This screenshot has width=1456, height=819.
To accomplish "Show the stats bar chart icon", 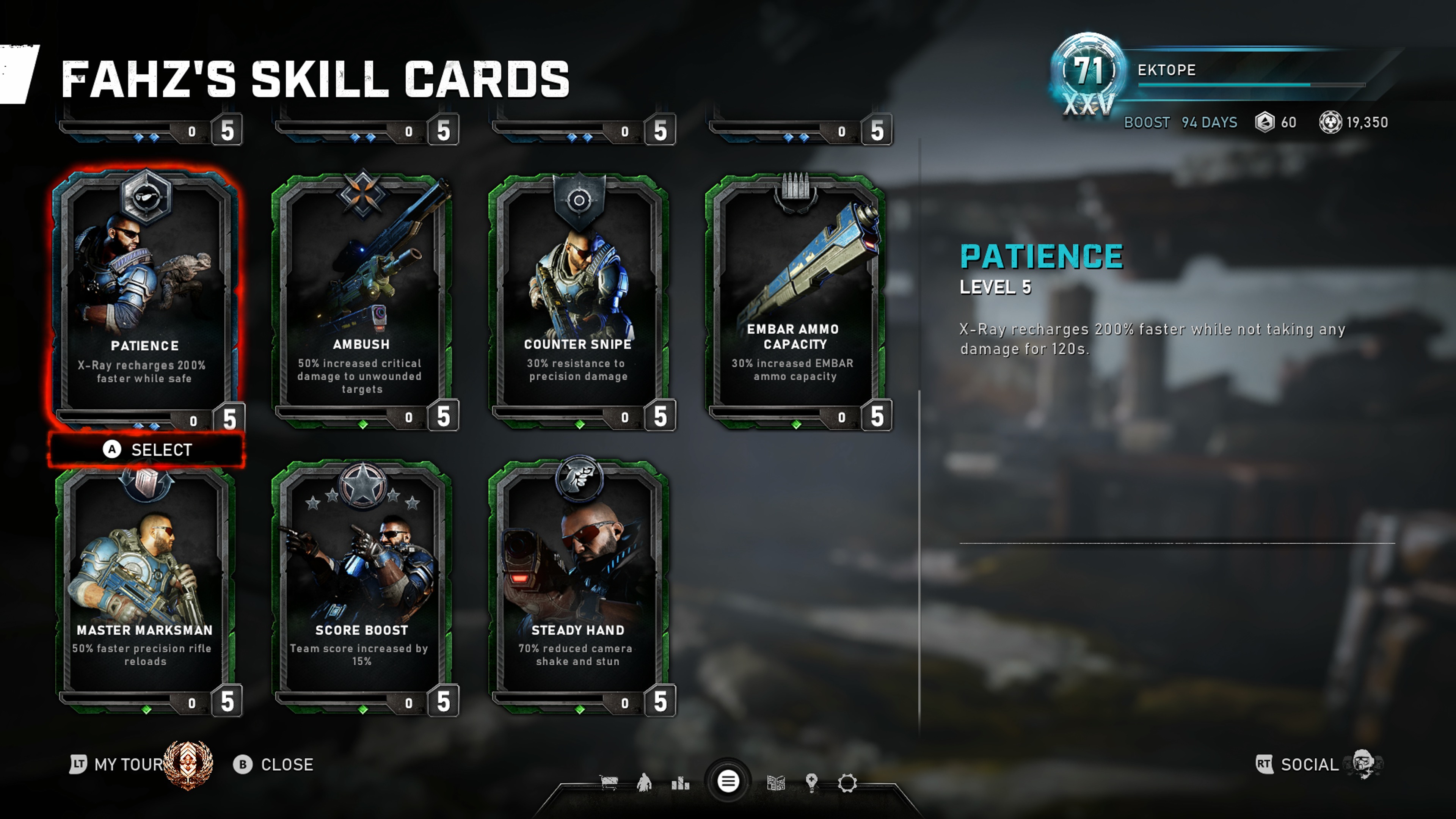I will tap(681, 783).
